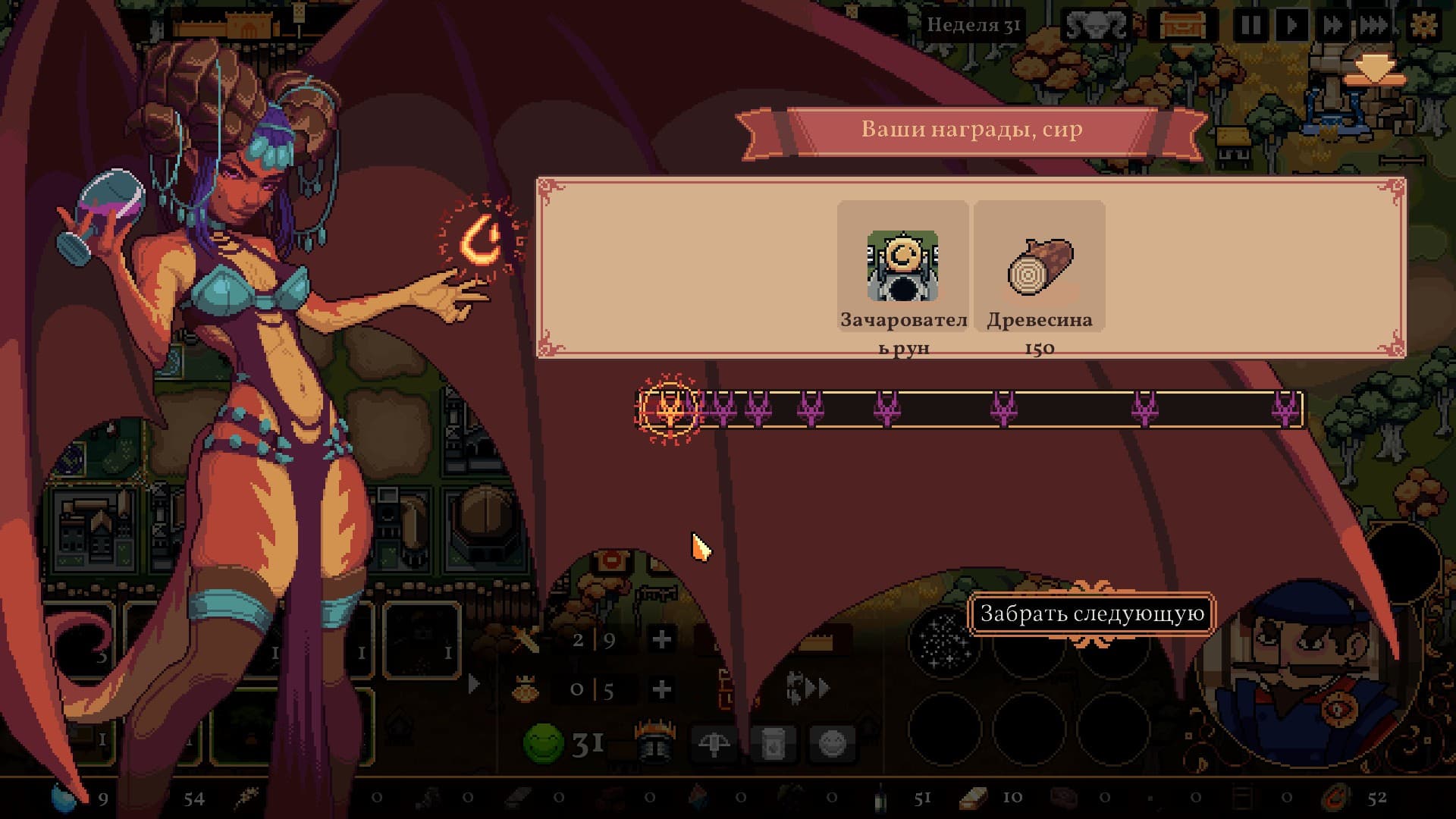Viewport: 1456px width, 819px height.
Task: Switch to triple fast-forward speed
Action: (1373, 26)
